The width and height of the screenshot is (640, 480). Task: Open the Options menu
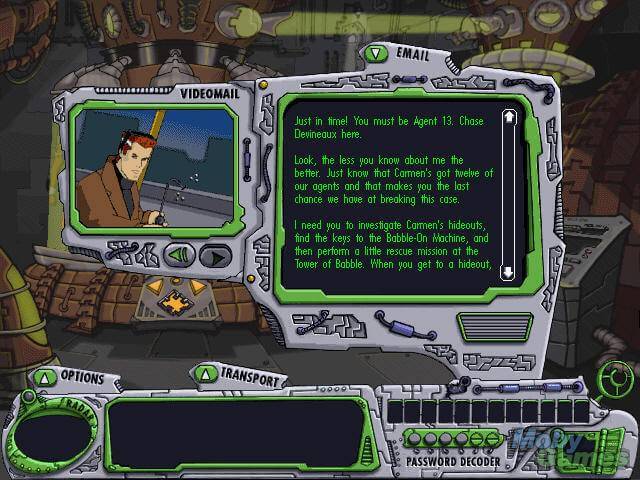click(x=45, y=377)
